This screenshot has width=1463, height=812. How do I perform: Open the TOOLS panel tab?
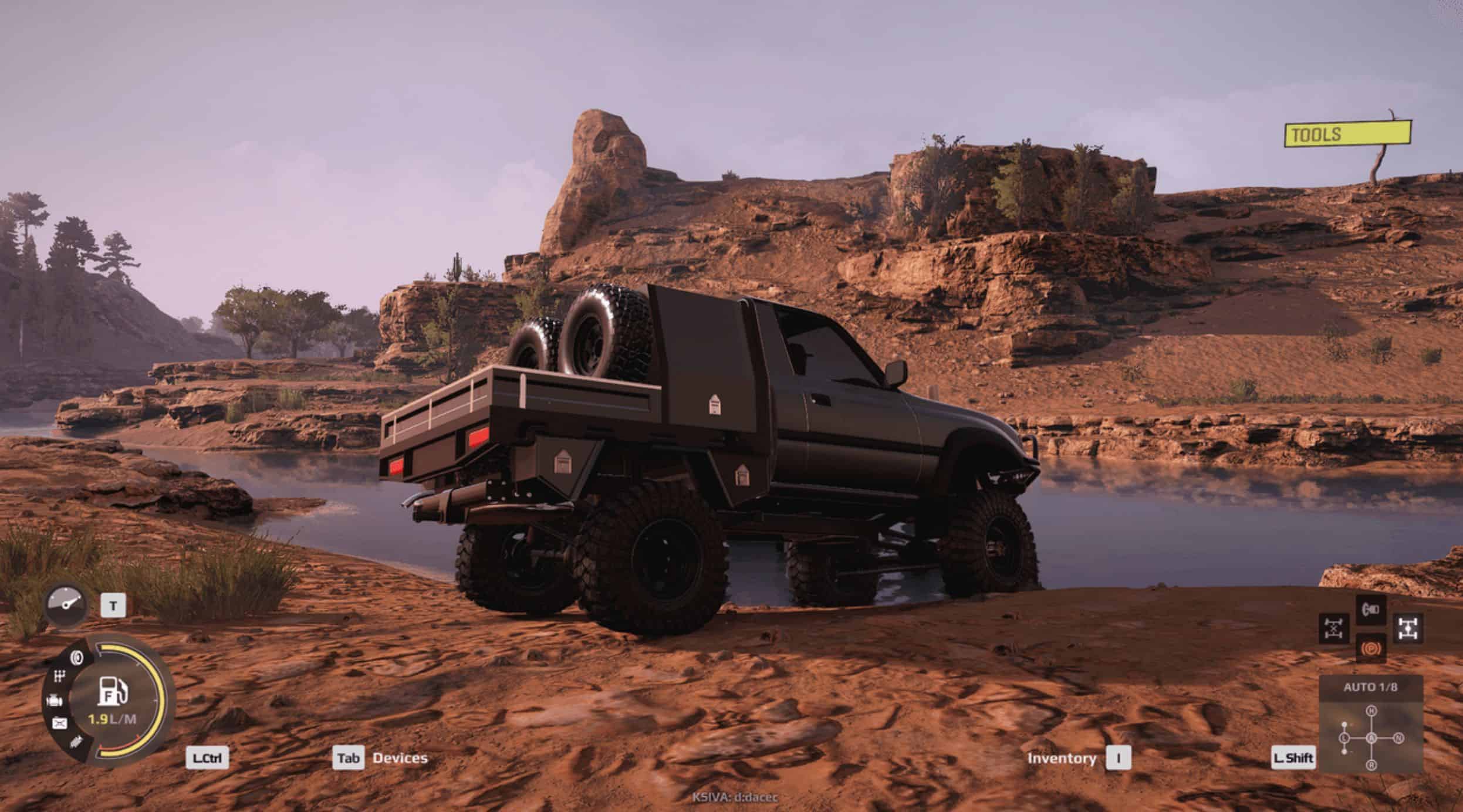coord(1347,134)
